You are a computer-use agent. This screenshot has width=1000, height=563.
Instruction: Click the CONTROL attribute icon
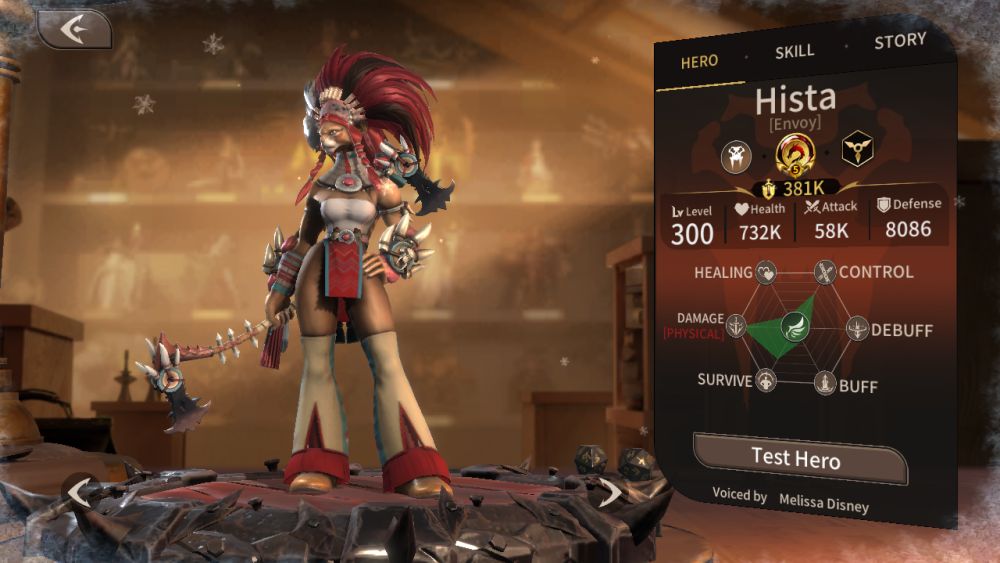tap(824, 272)
